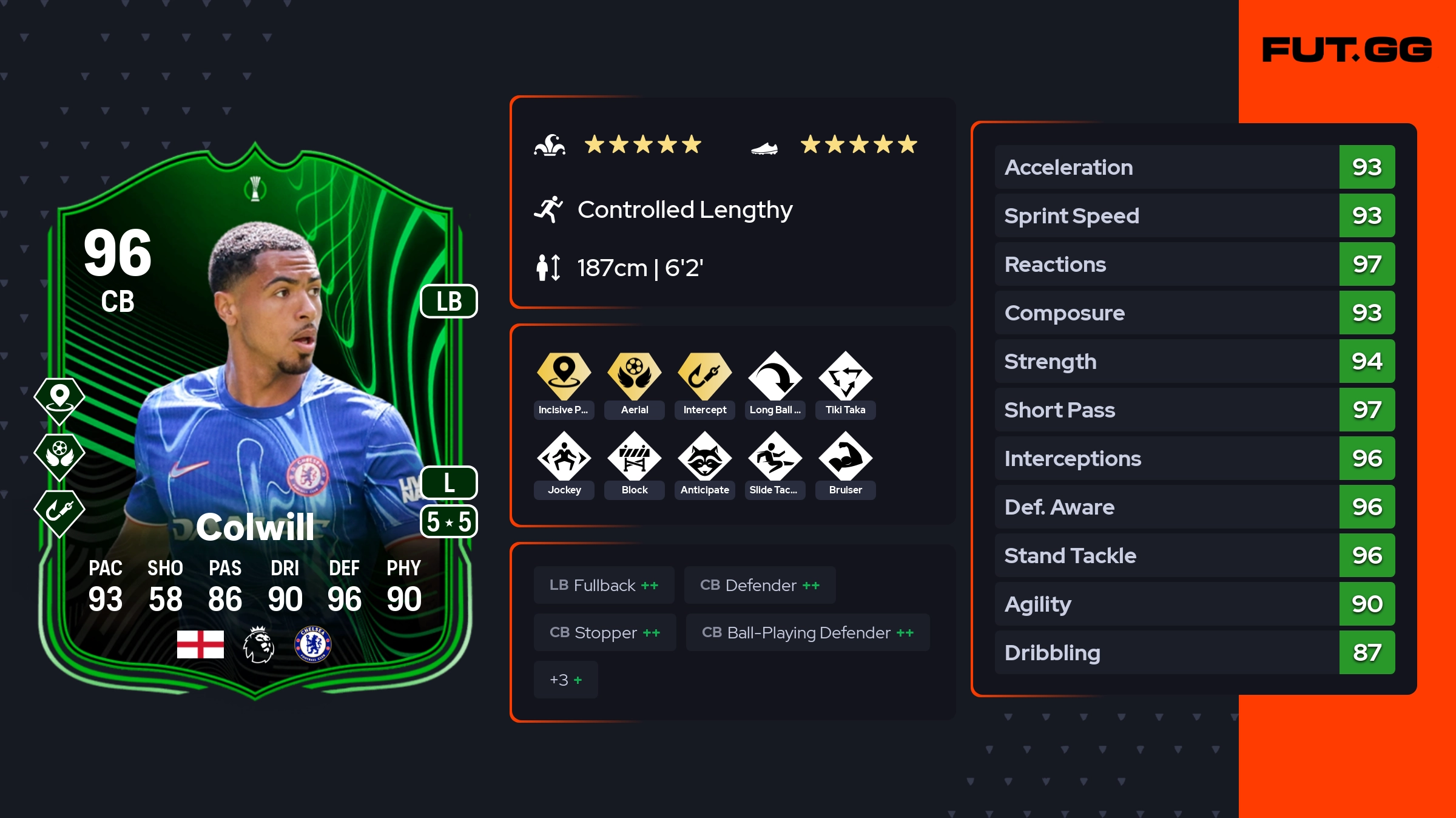Screen dimensions: 1456x818
Task: Click the CB Ball-Playing Defender role tag
Action: pos(807,632)
